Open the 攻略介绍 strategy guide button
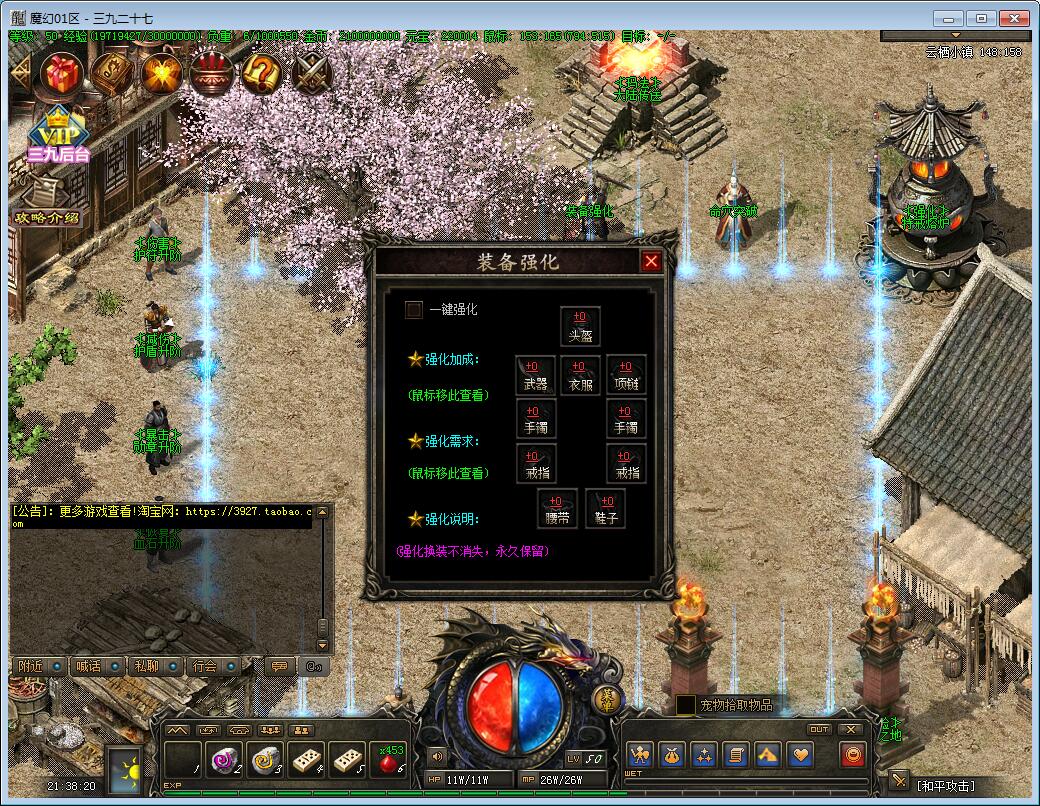Viewport: 1040px width, 806px height. tap(46, 217)
